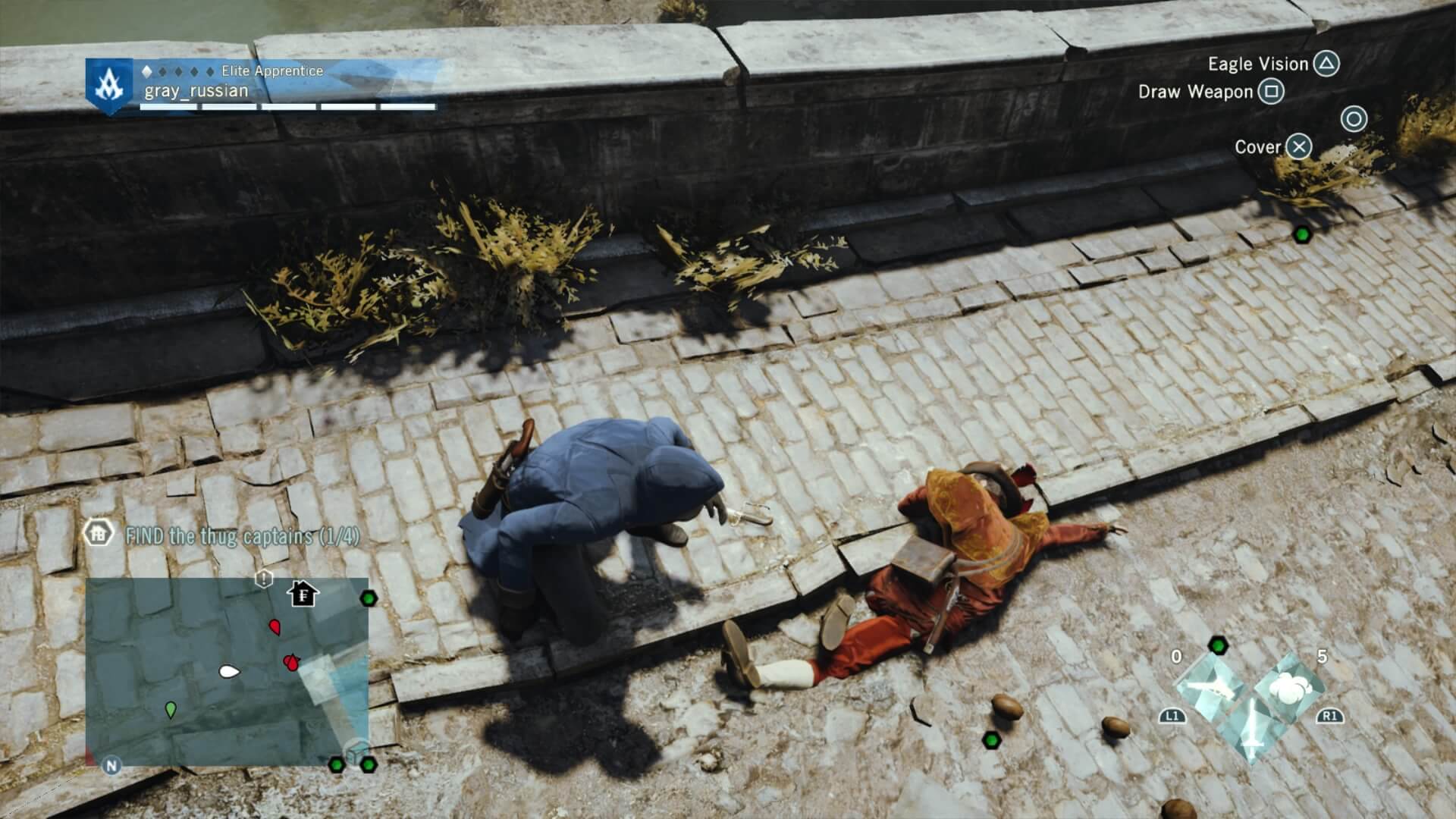Expand the R1 tool selector
Viewport: 1456px width, 819px height.
1330,717
